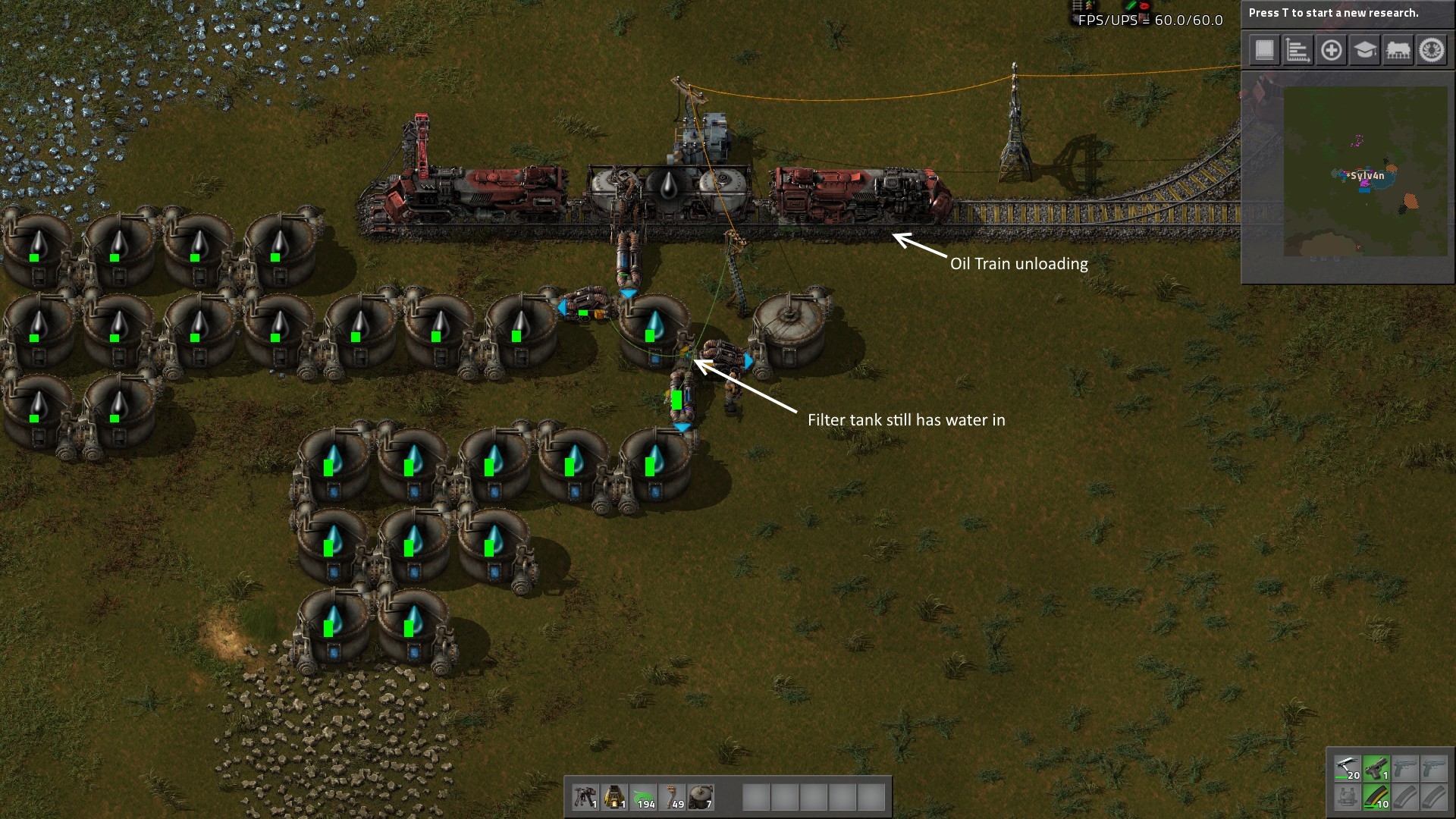The width and height of the screenshot is (1456, 819).
Task: Open the graduation cap research button
Action: pos(1365,51)
